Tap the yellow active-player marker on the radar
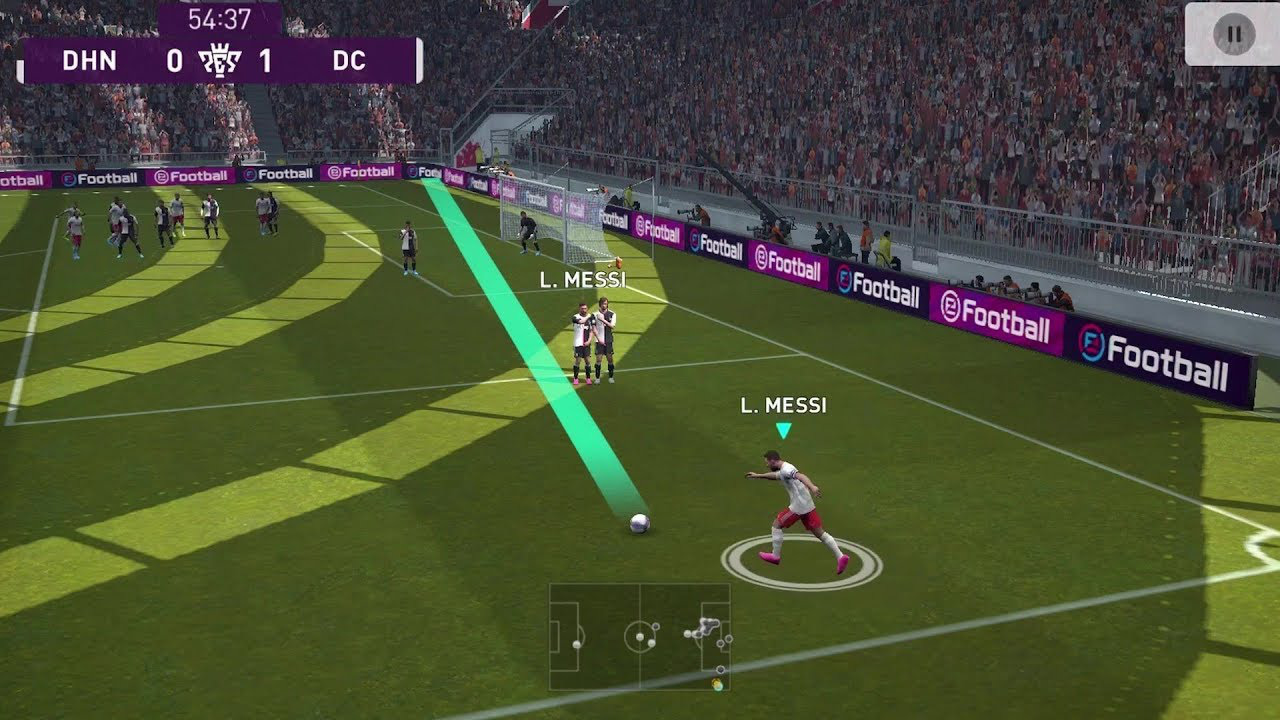This screenshot has width=1280, height=720. (x=717, y=685)
